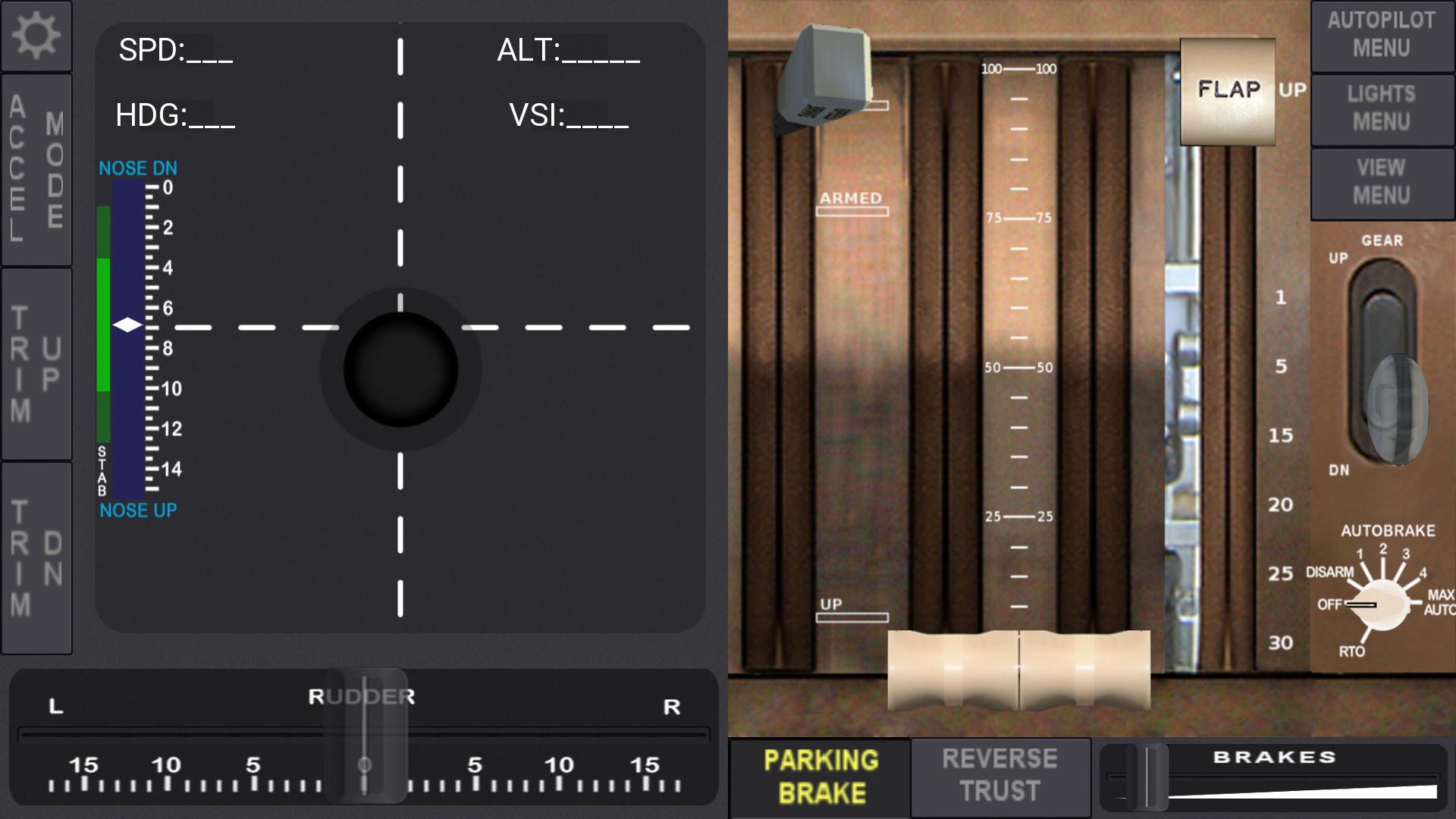Open the AUTOPILOT MENU
This screenshot has width=1456, height=819.
[1382, 35]
